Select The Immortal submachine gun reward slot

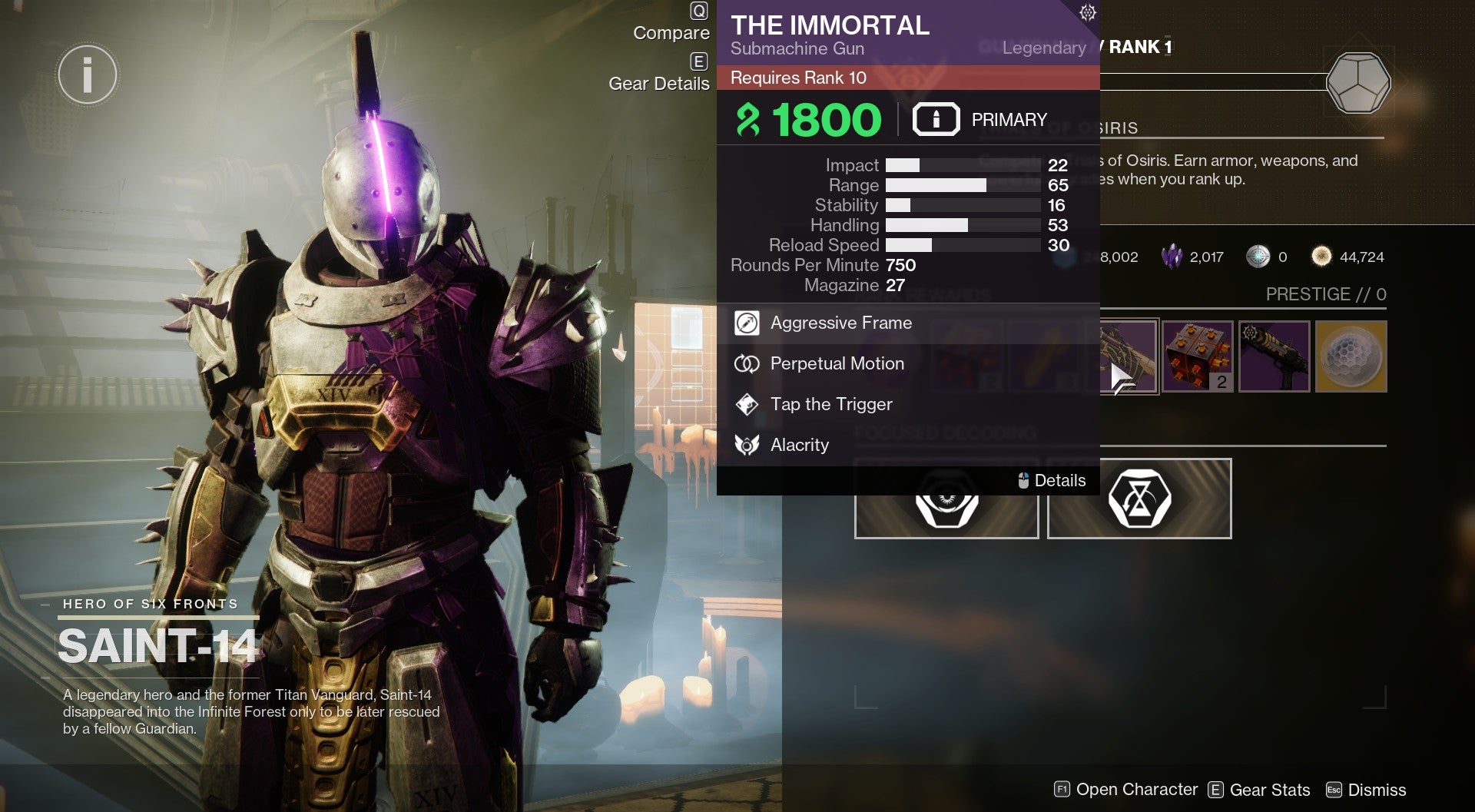[1128, 356]
